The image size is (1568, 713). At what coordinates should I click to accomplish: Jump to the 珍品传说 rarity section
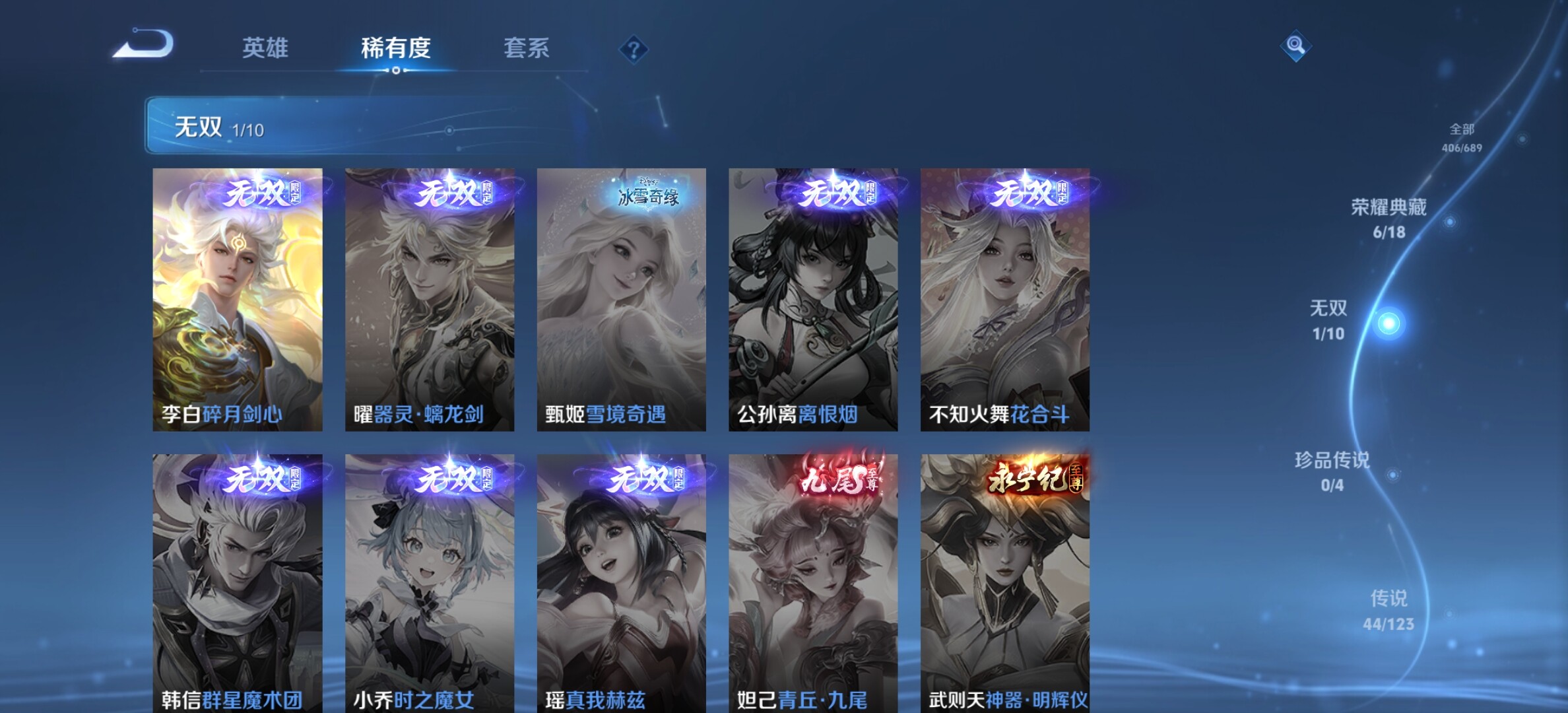[x=1332, y=471]
